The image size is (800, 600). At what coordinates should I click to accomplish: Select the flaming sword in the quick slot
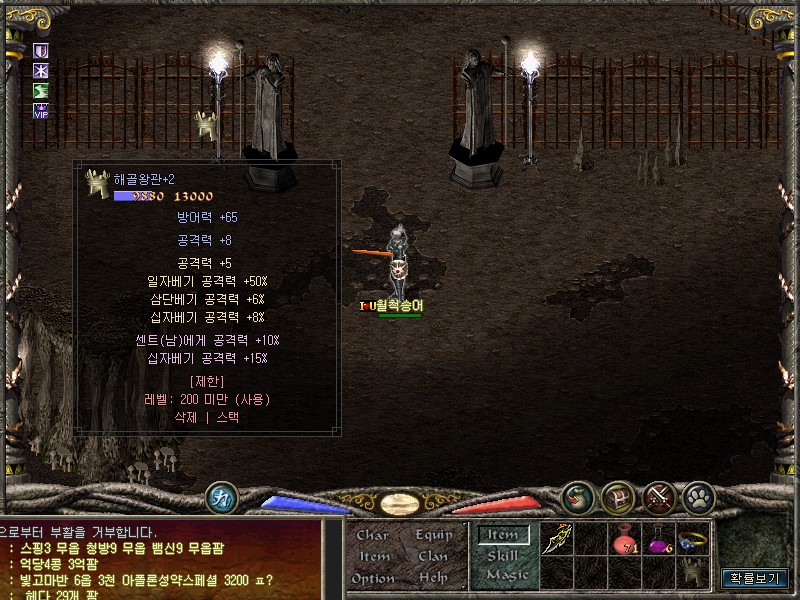[557, 540]
